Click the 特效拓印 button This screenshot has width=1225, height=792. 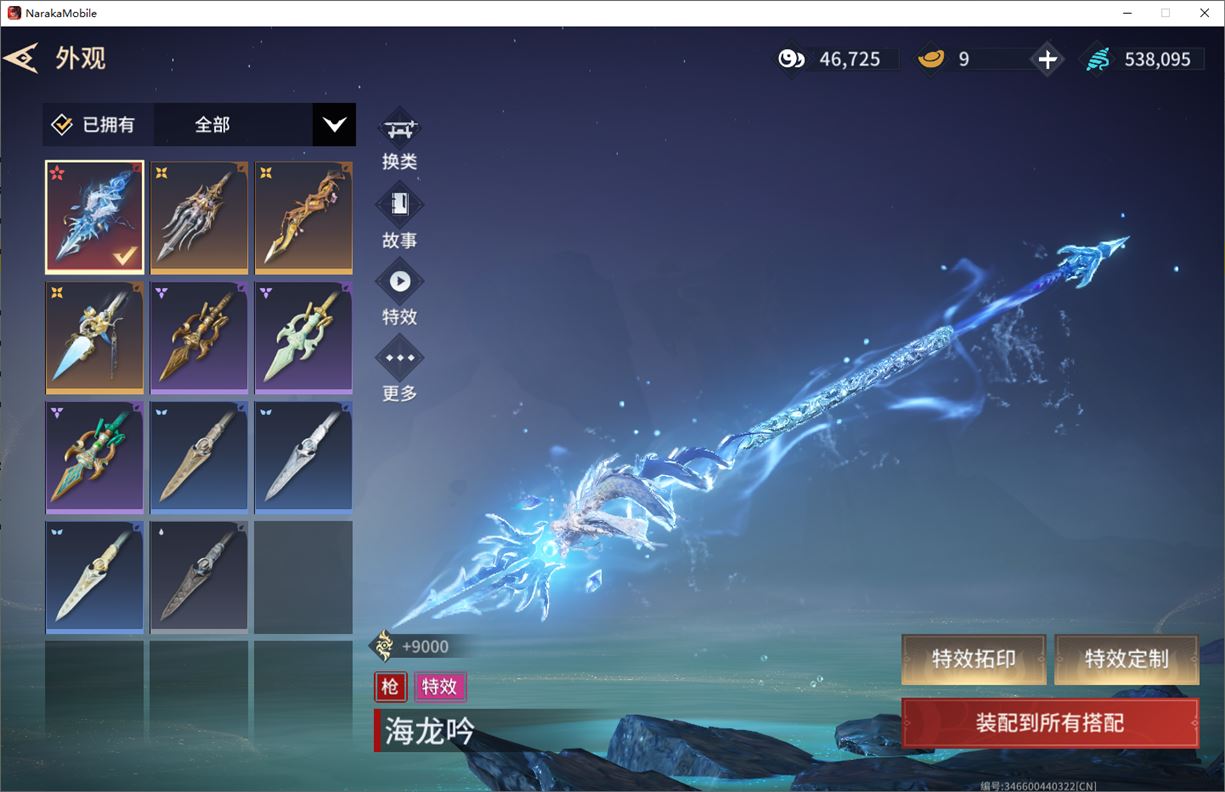click(x=973, y=659)
